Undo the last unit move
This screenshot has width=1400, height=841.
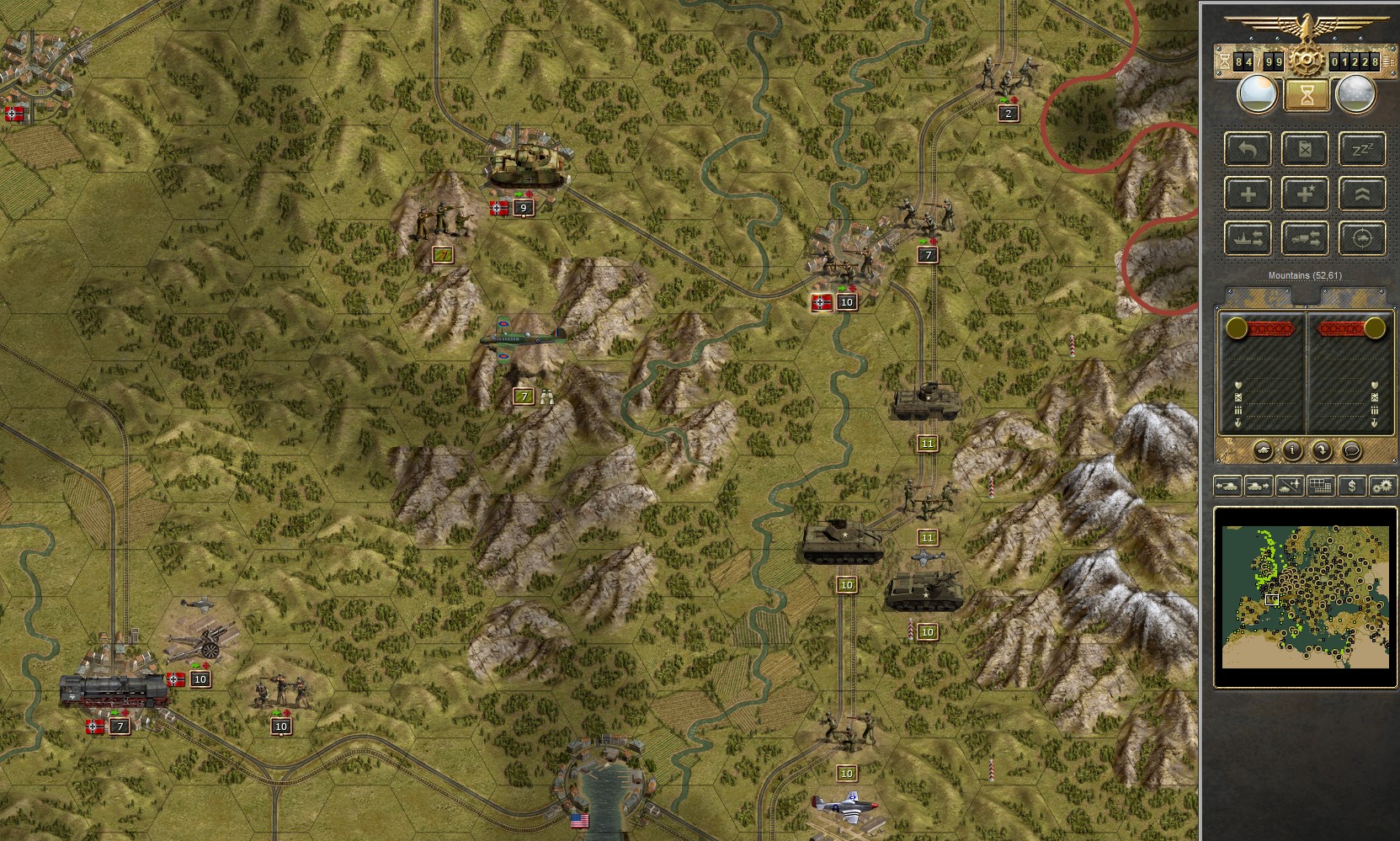(x=1248, y=149)
